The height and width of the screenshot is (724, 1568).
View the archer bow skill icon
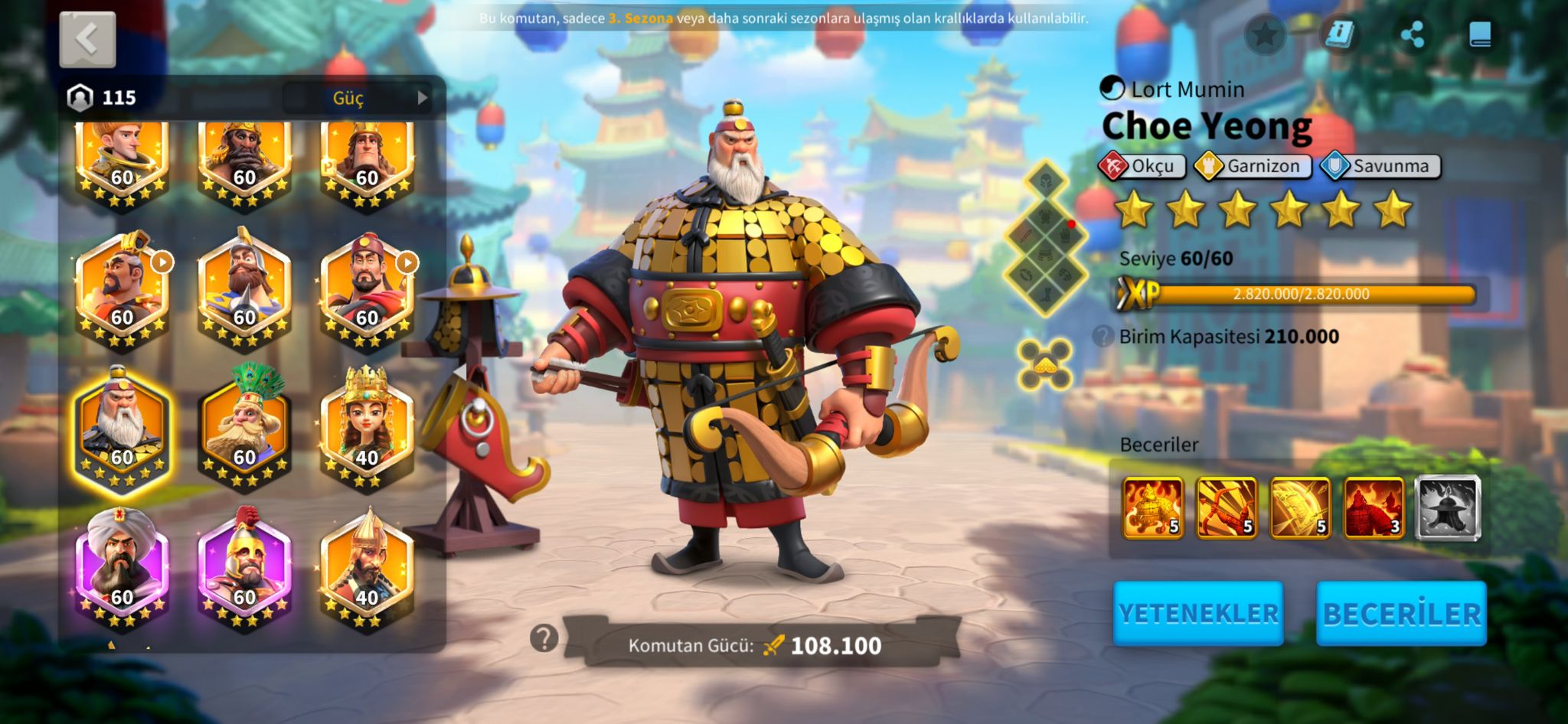coord(1226,507)
